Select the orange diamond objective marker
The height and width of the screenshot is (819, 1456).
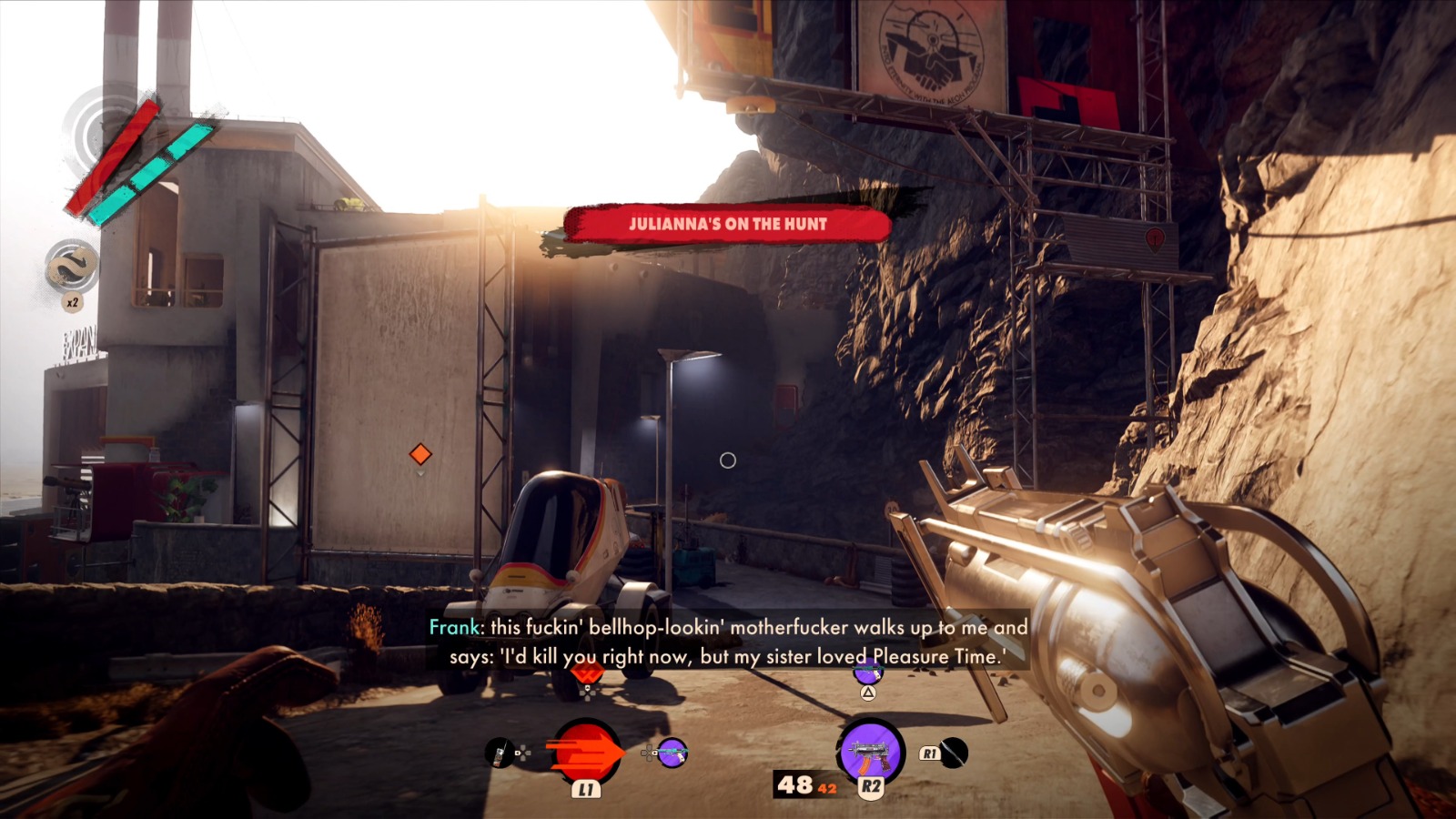[420, 453]
